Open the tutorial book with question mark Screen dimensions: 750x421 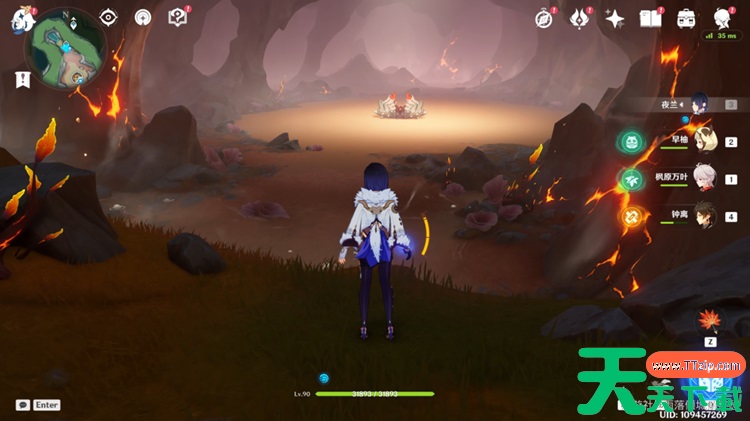(177, 18)
